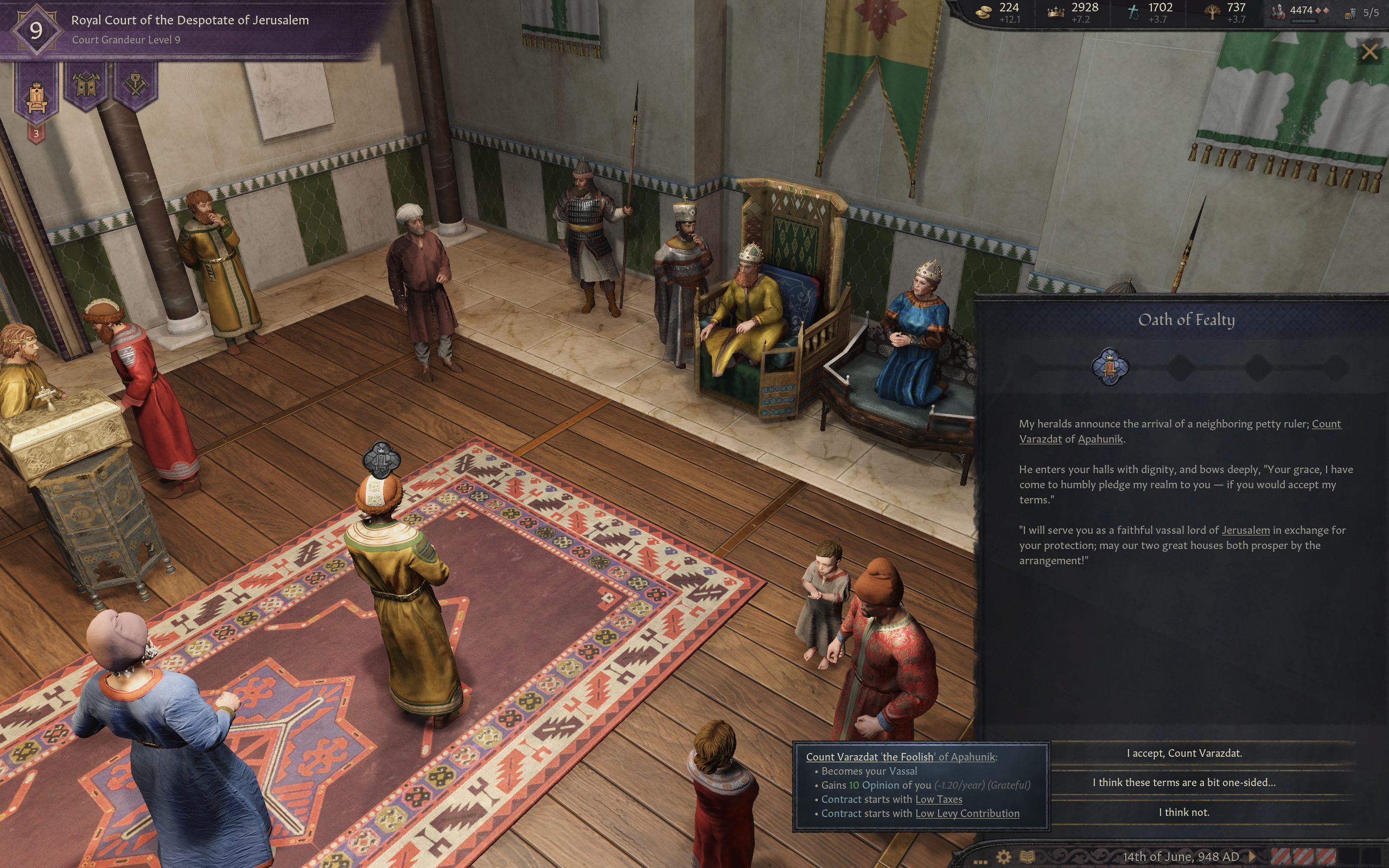This screenshot has height=868, width=1389.
Task: Open the throne tab of the royal court
Action: [x=36, y=95]
